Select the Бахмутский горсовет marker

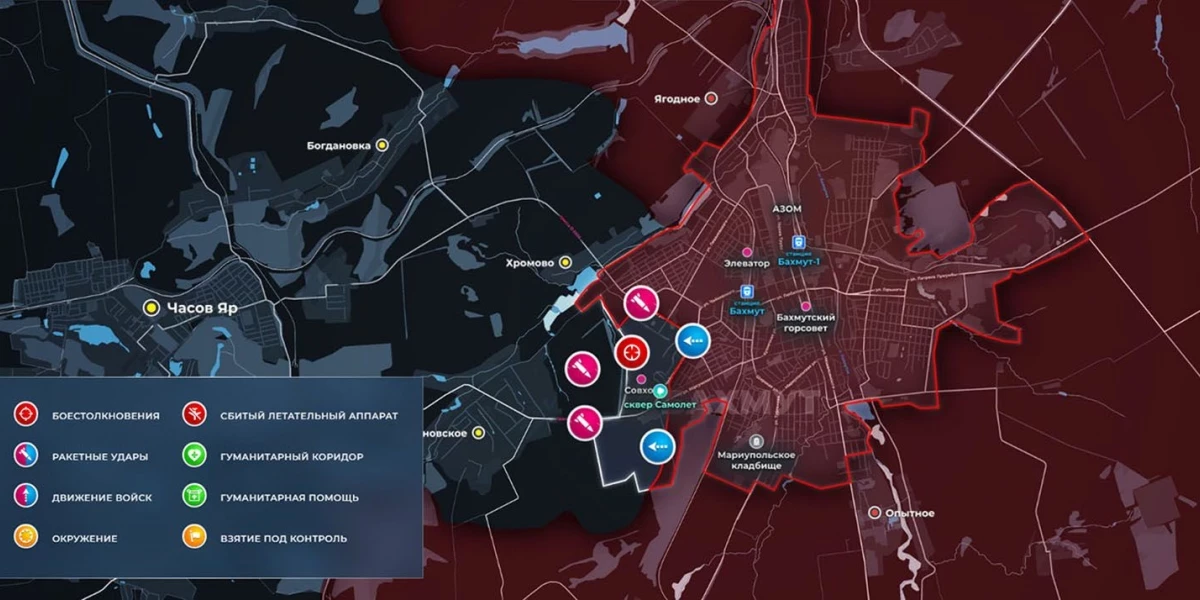coord(806,306)
